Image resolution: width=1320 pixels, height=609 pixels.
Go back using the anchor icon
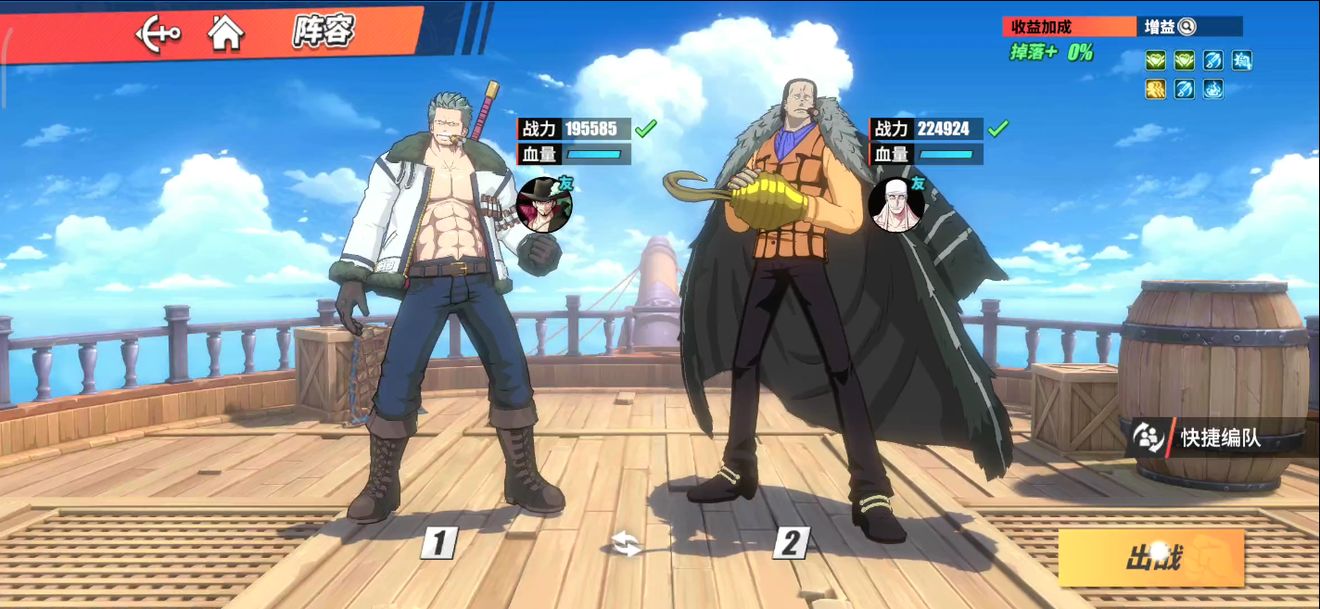pos(158,34)
